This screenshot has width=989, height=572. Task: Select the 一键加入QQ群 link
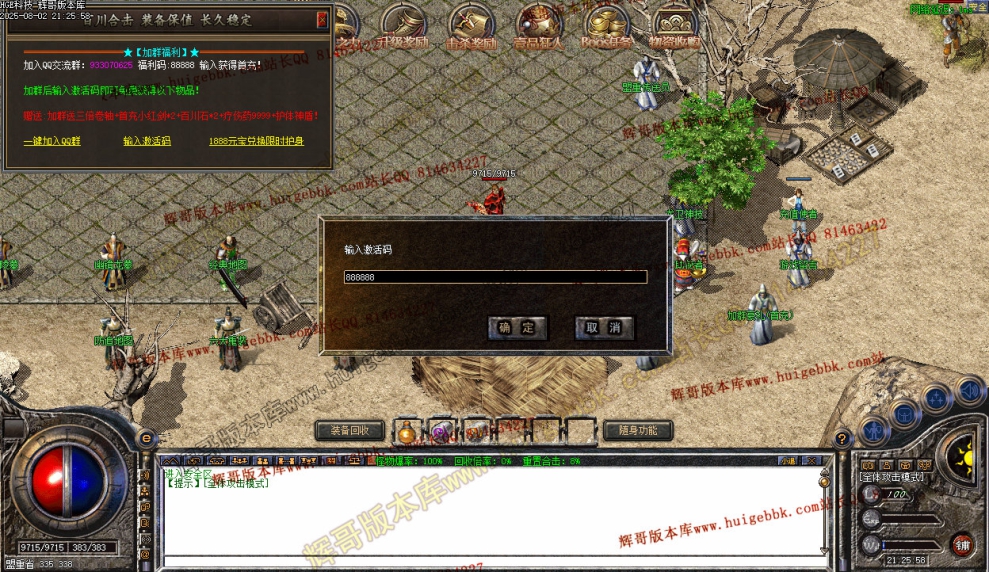tap(52, 141)
